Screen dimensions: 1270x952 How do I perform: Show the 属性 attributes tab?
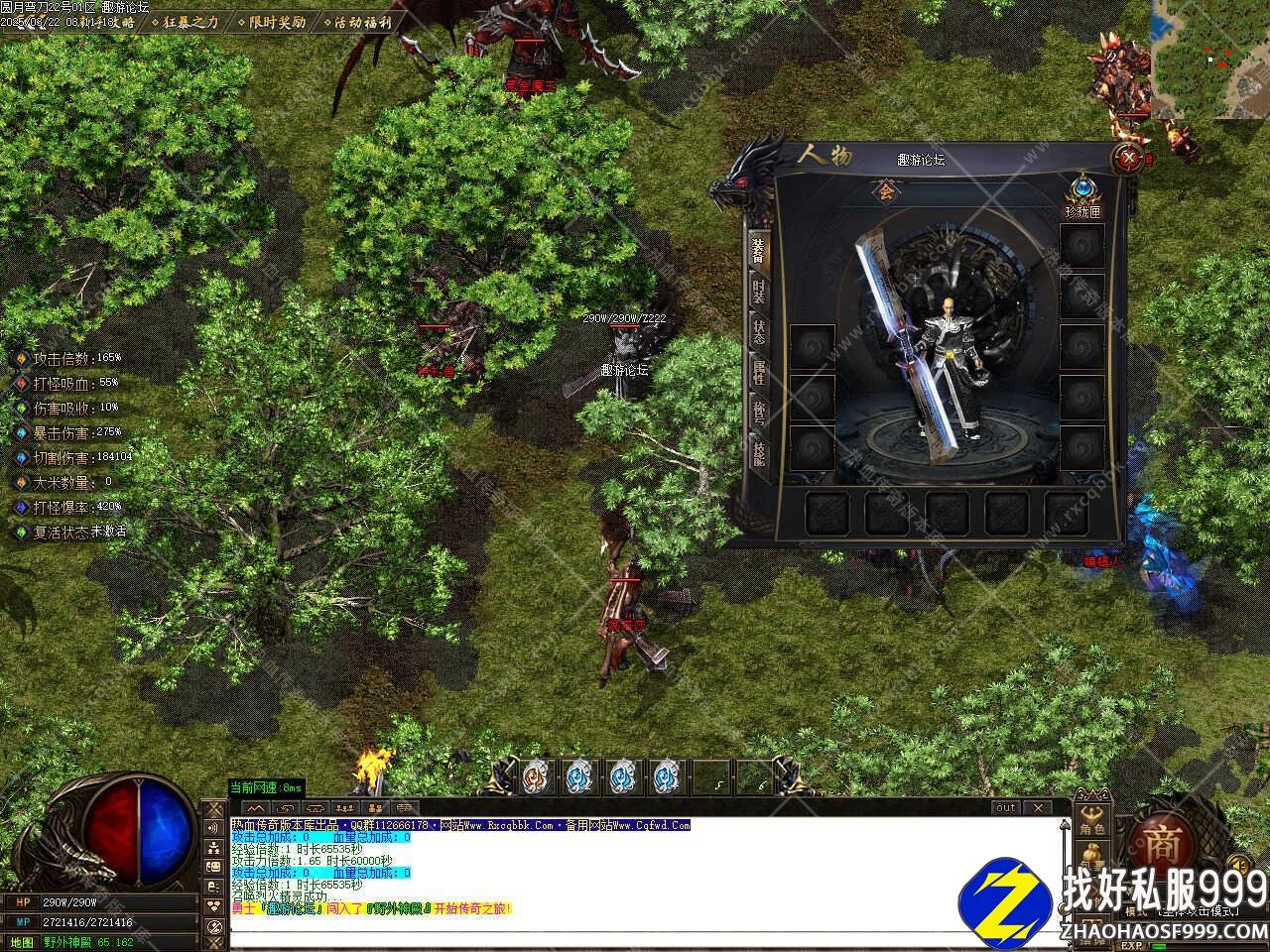click(759, 373)
